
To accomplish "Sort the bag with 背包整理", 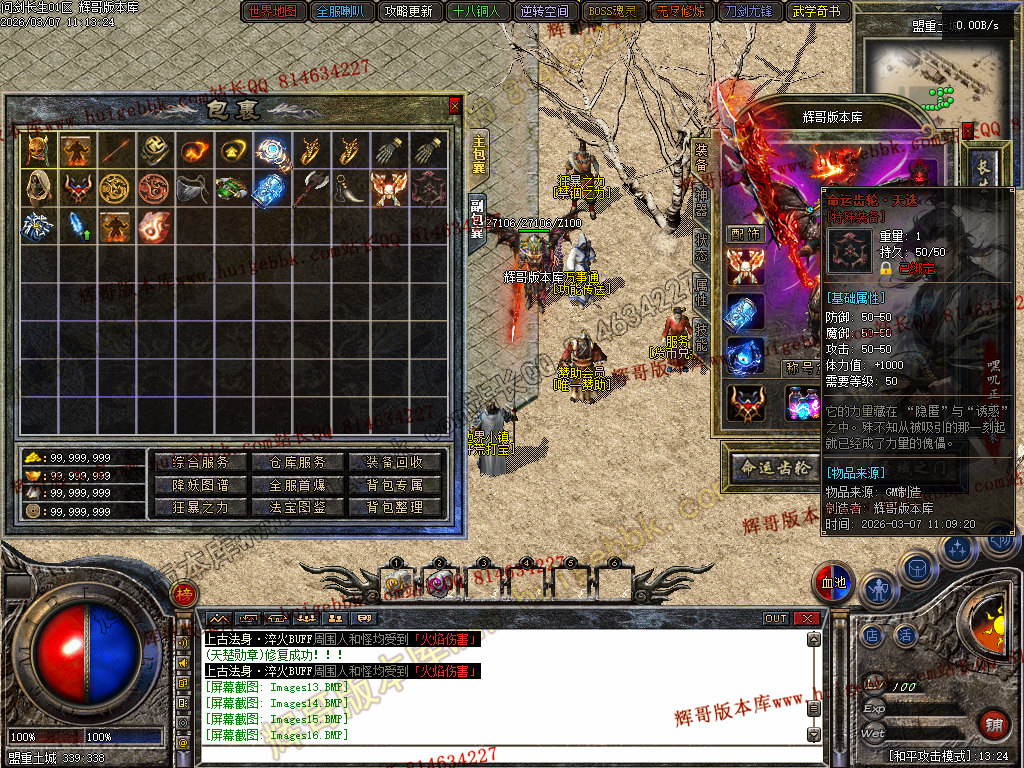I will pos(395,507).
